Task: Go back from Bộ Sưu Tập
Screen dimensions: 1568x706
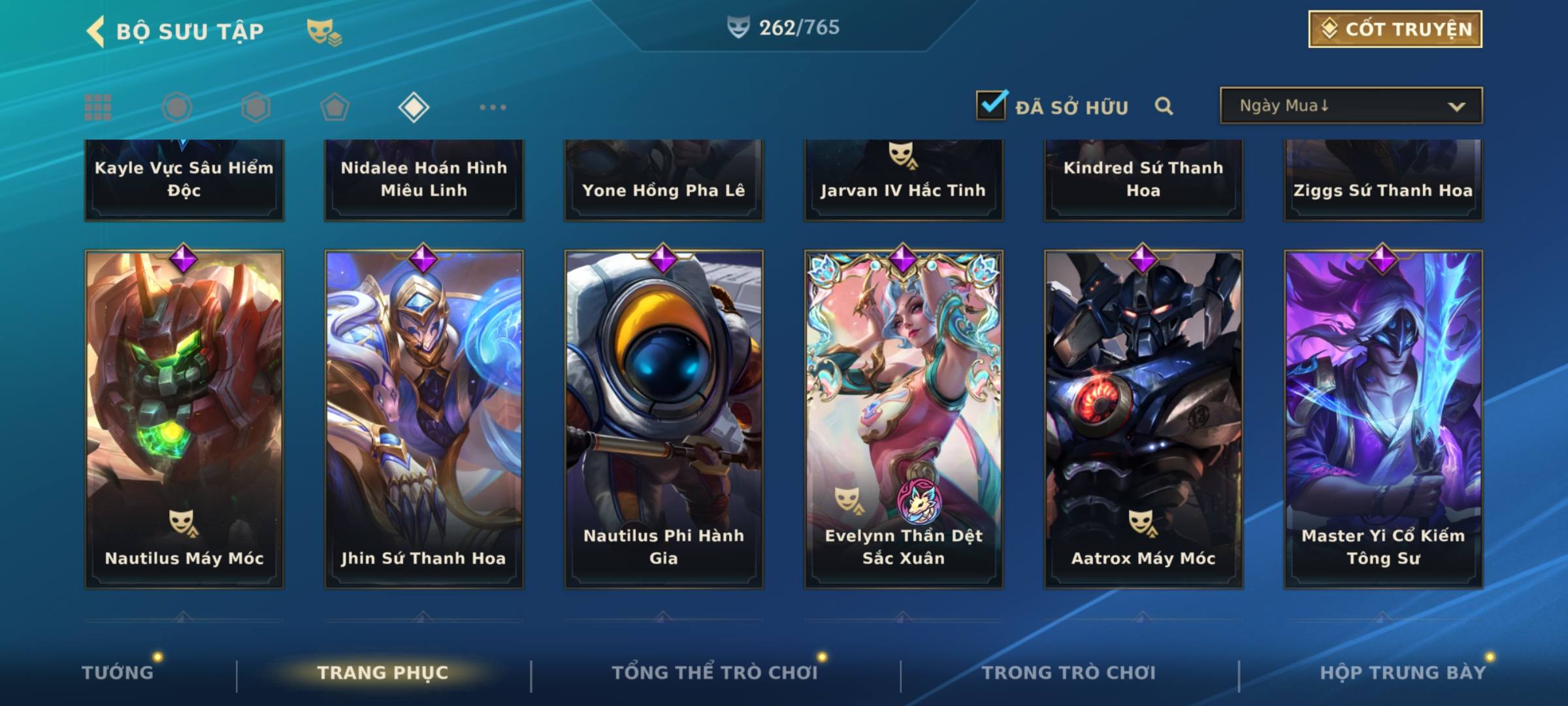Action: [97, 31]
